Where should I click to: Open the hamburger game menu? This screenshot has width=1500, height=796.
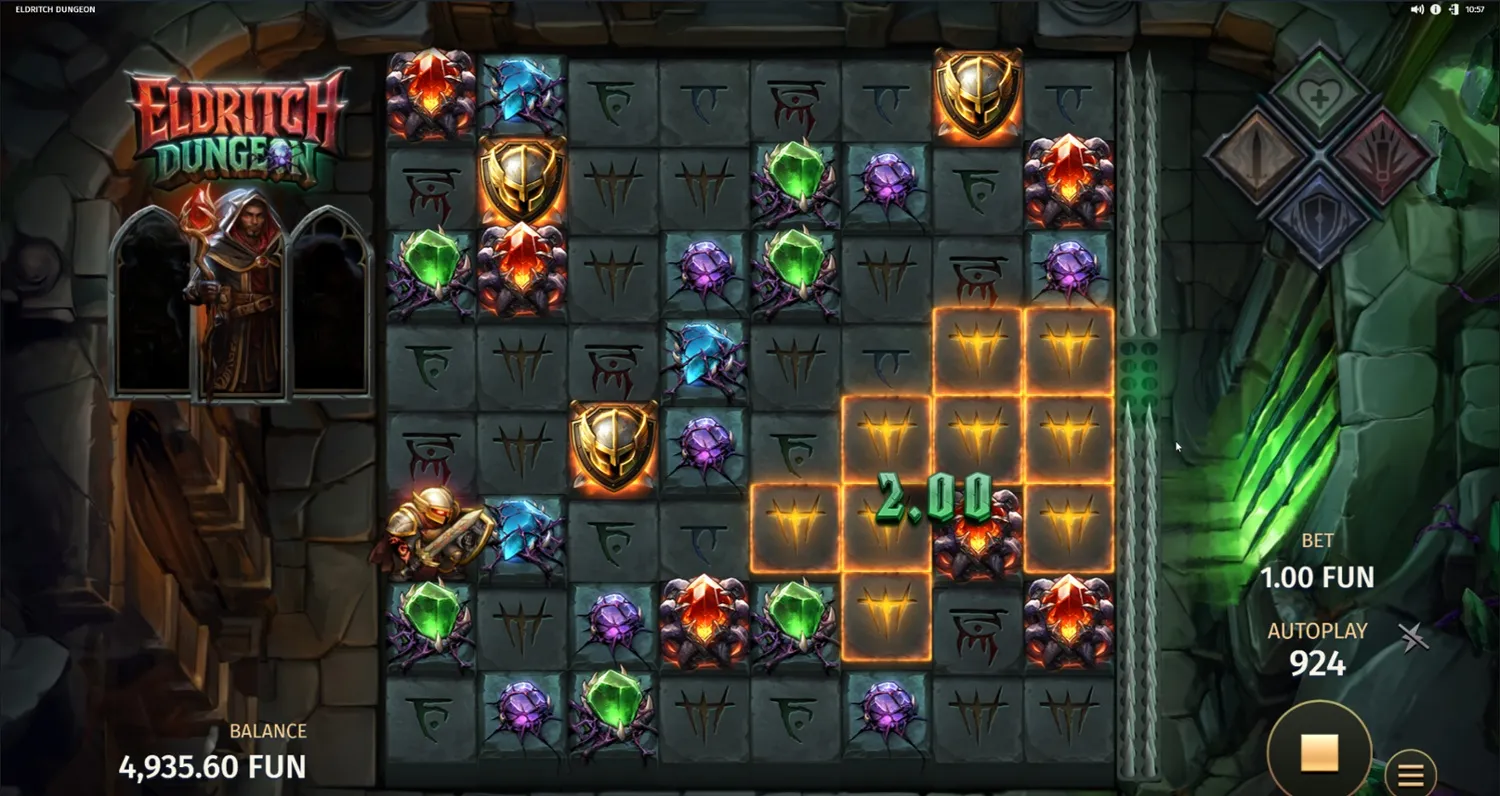pyautogui.click(x=1411, y=772)
